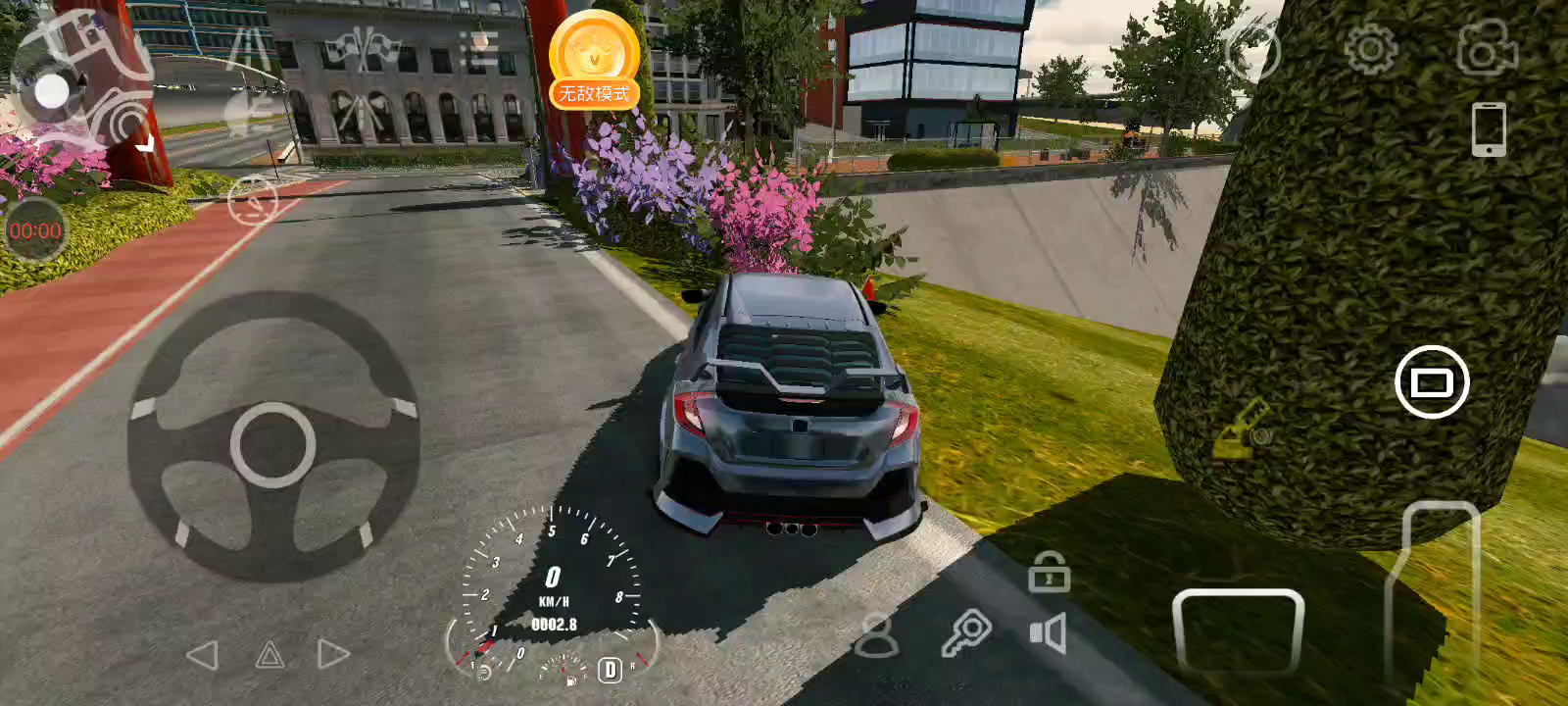Step on the brake pedal

coord(1238,632)
